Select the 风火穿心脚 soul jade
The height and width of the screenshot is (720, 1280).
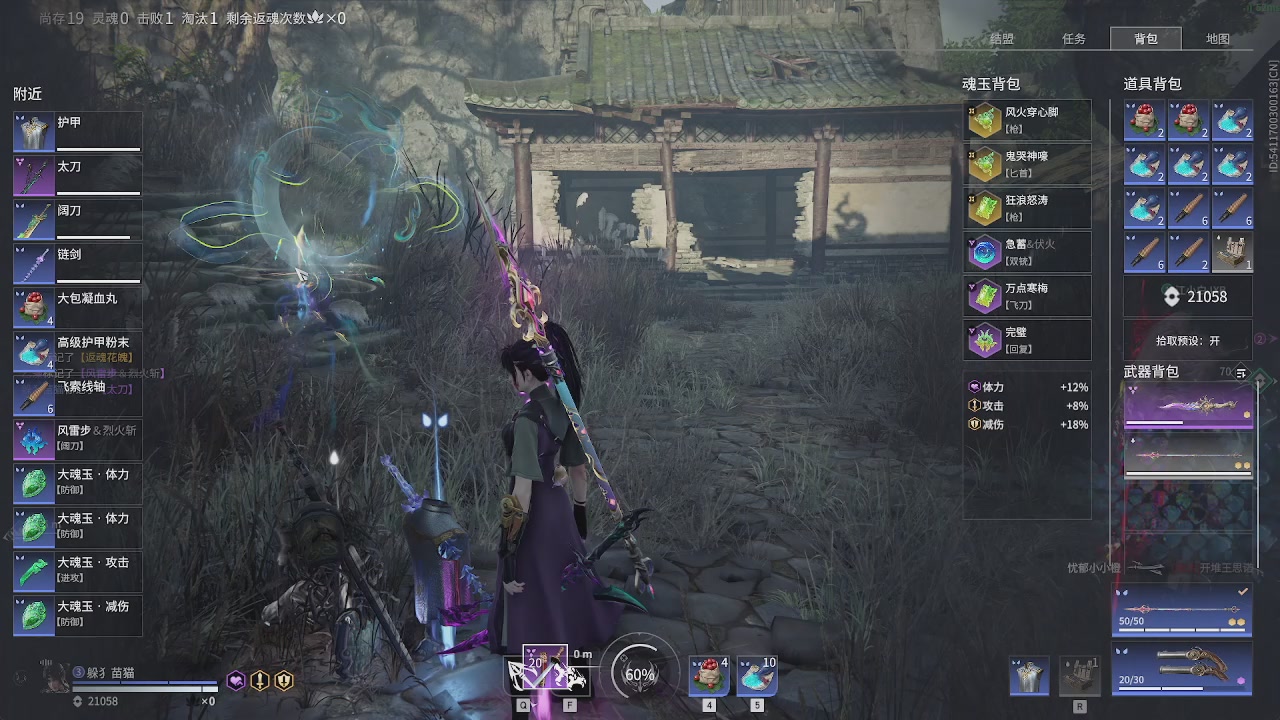pyautogui.click(x=1027, y=120)
